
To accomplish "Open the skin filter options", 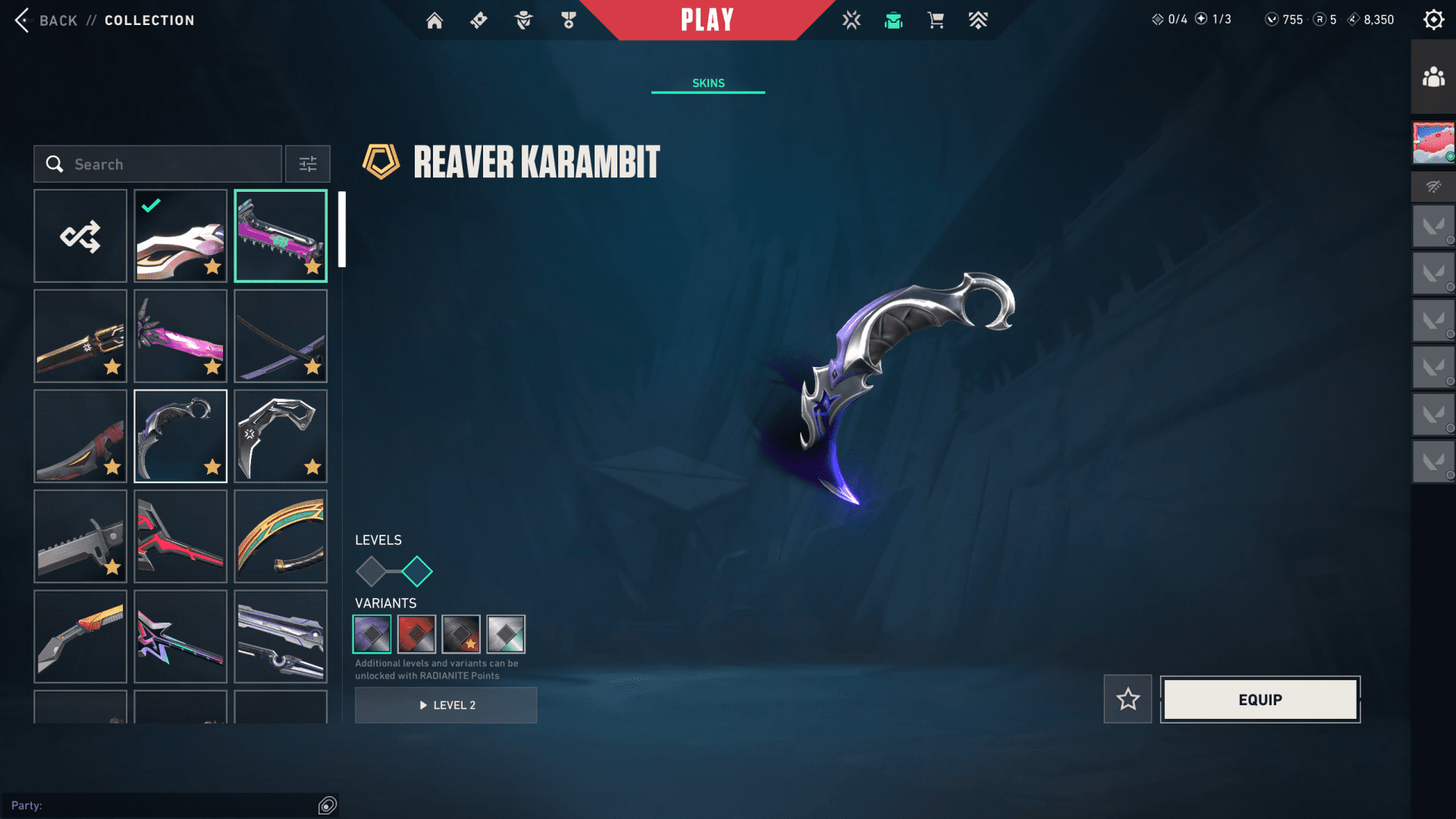I will [308, 165].
